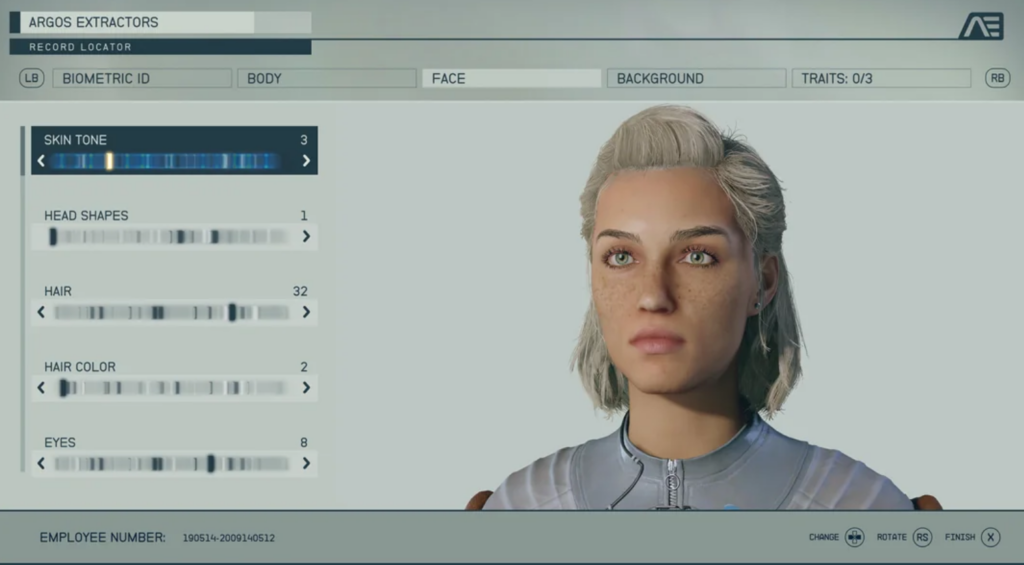
Task: Adjust the Skin Tone slider bar
Action: coord(165,161)
